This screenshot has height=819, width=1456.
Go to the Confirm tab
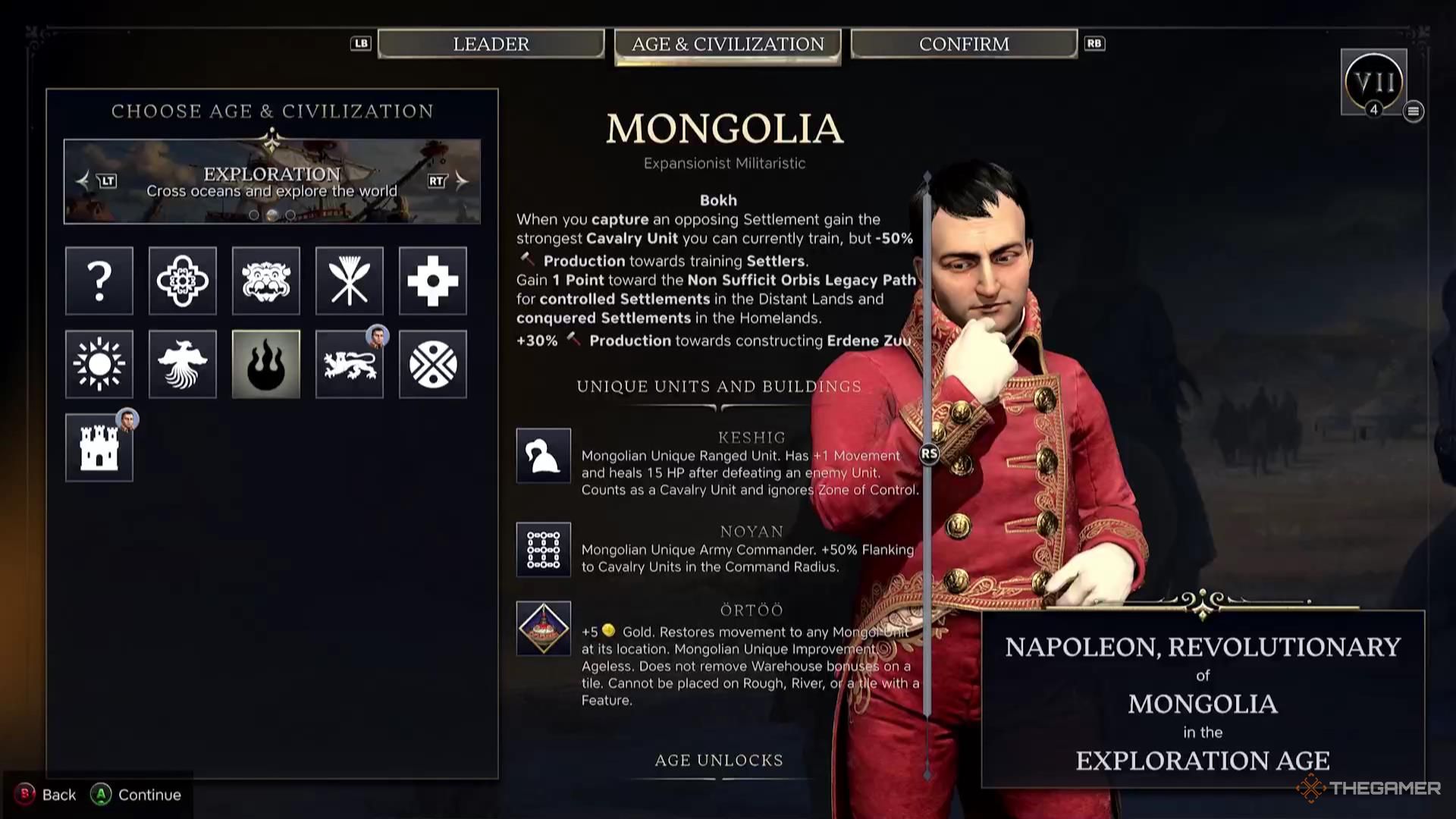964,44
